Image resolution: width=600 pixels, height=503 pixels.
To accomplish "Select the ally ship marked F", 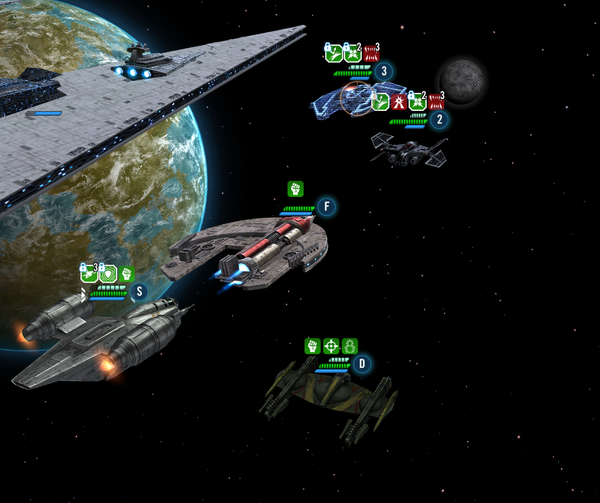I will point(250,250).
